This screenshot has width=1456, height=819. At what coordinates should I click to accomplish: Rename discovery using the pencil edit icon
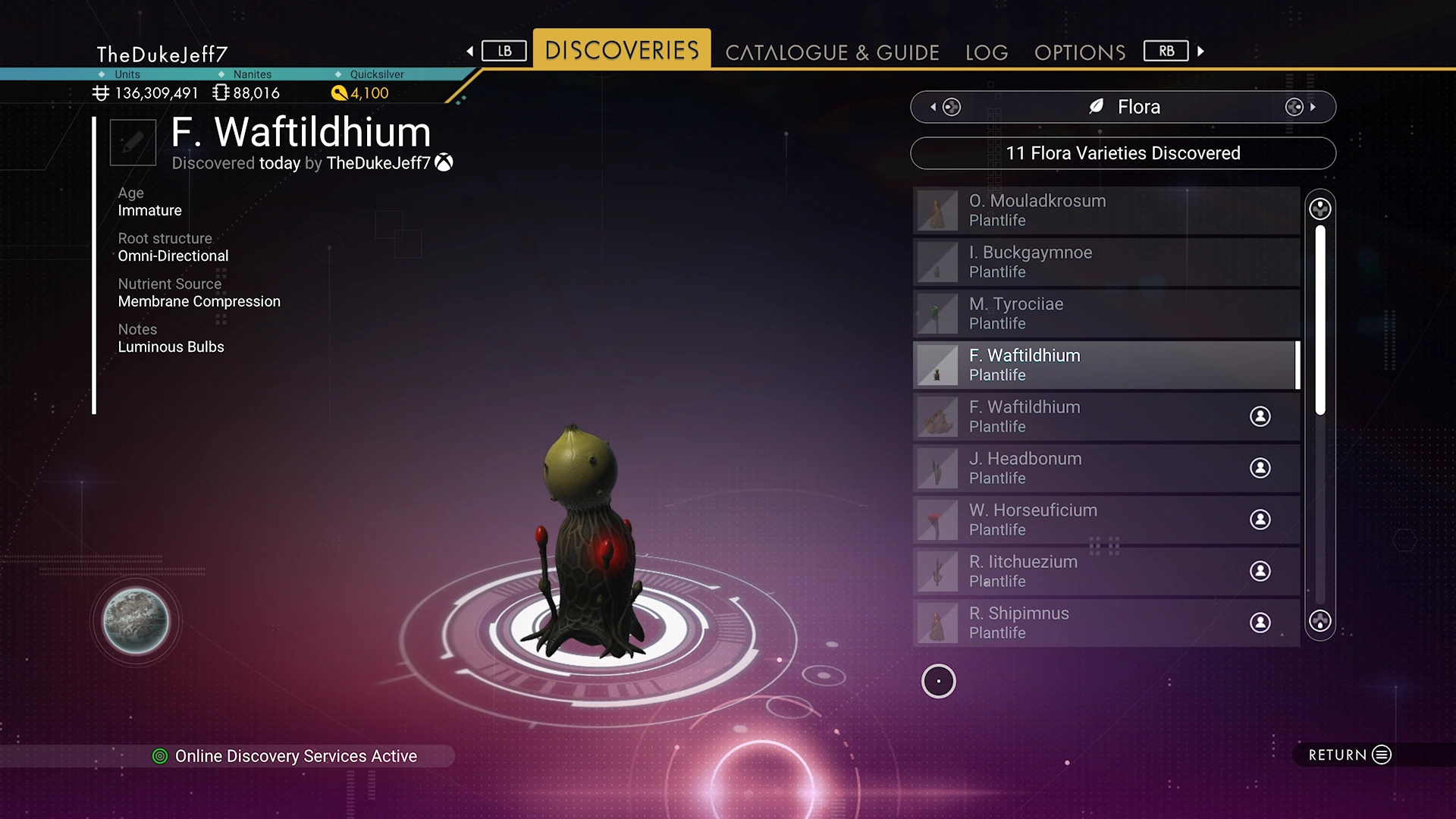133,142
